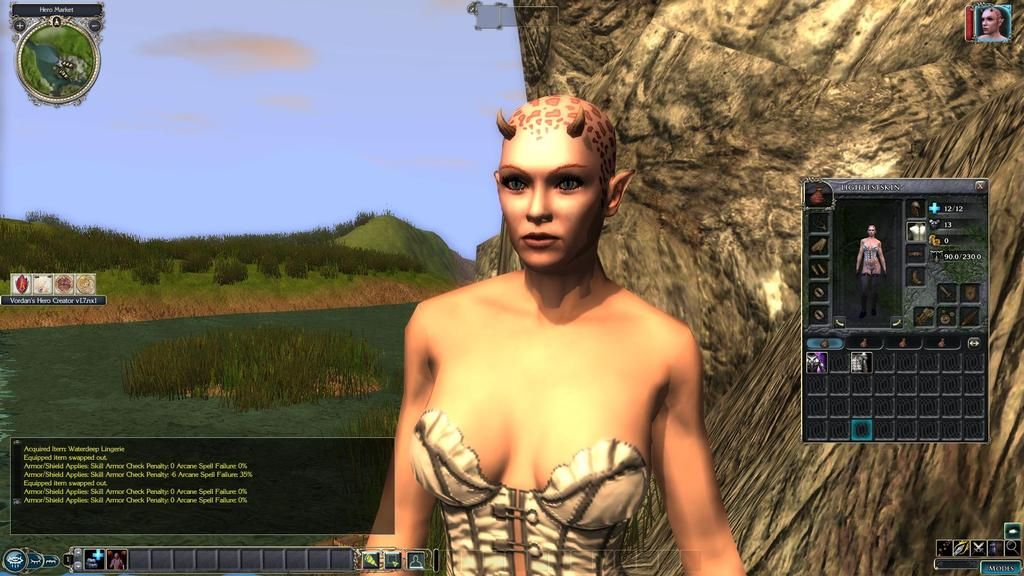Click the red shield Hero Creator icon

[21, 284]
